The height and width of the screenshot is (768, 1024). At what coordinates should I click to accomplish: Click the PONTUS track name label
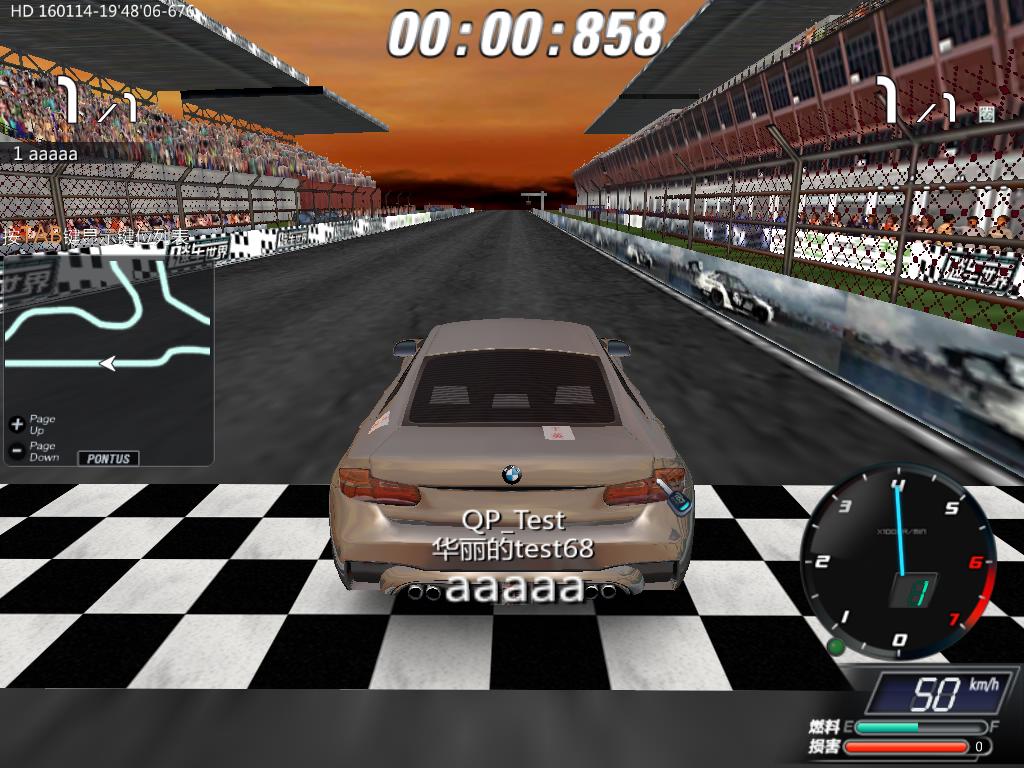click(108, 458)
